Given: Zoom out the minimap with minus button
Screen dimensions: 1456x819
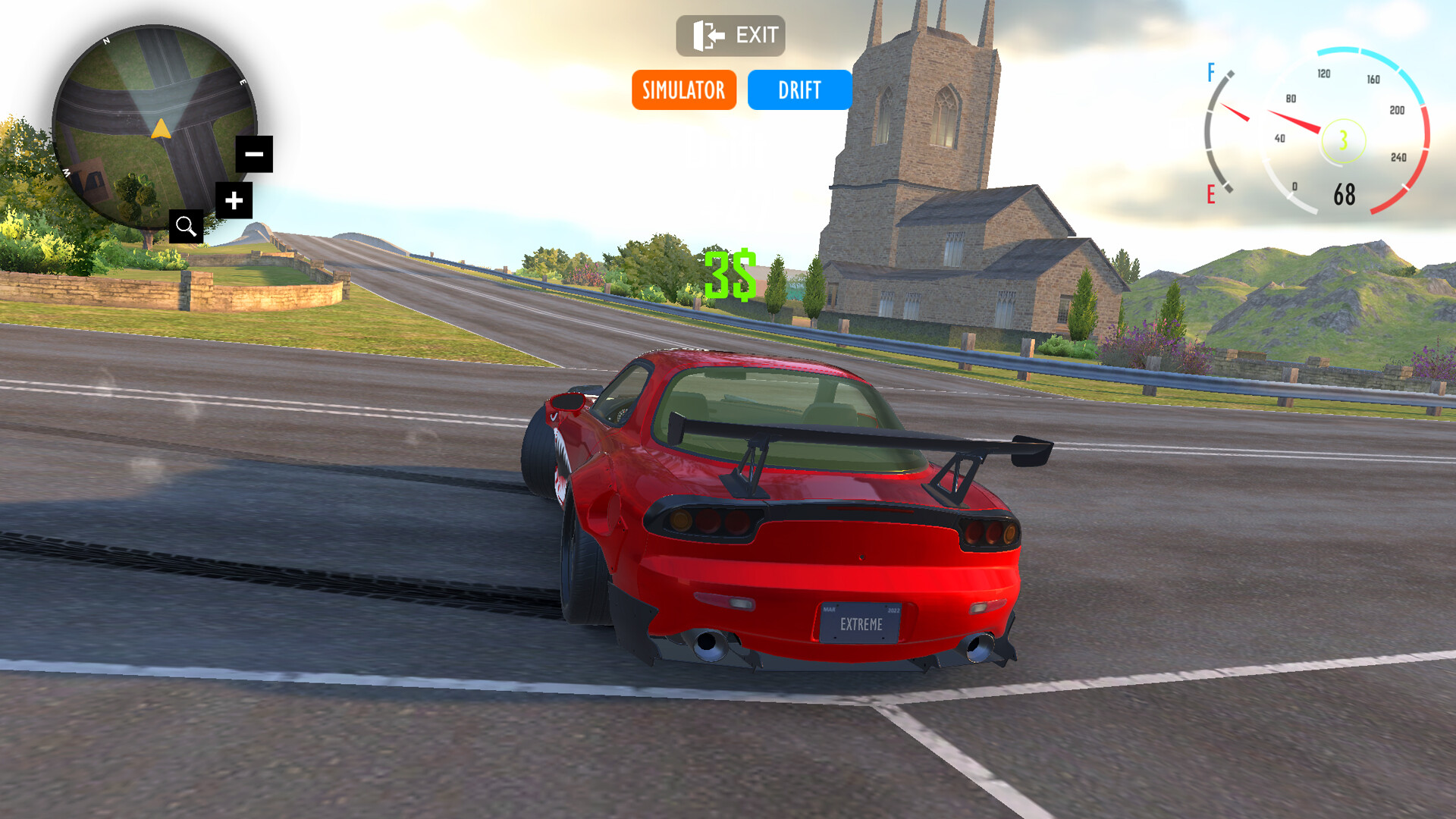Looking at the screenshot, I should click(254, 154).
